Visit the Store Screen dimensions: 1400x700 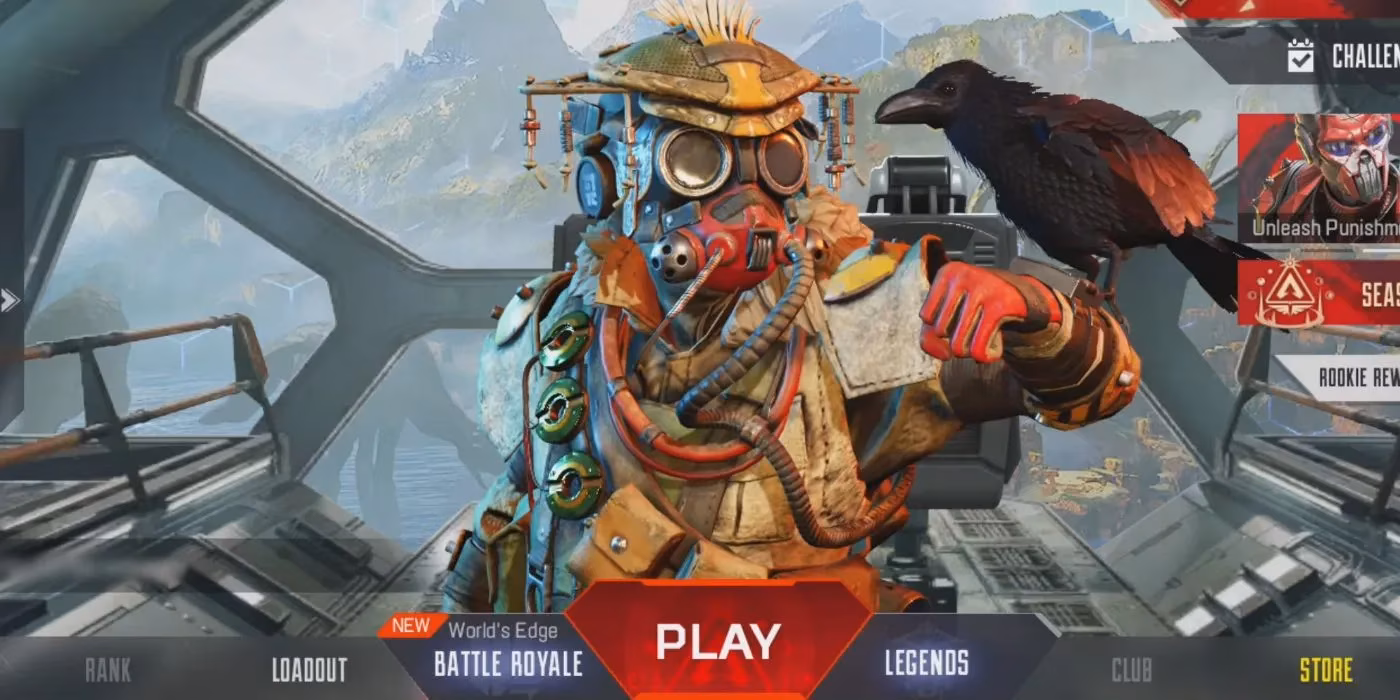click(x=1325, y=669)
